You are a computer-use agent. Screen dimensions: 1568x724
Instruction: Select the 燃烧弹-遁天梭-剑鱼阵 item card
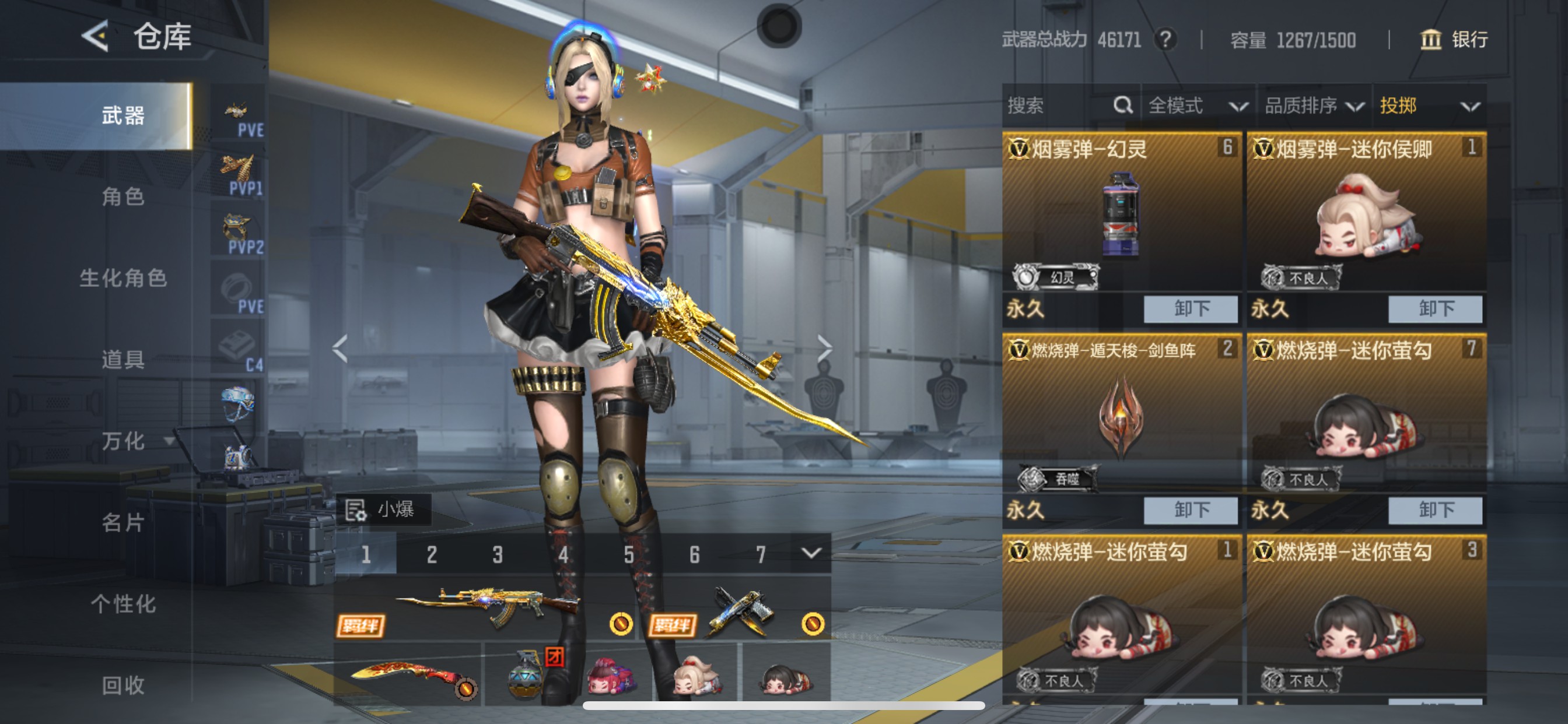point(1120,414)
